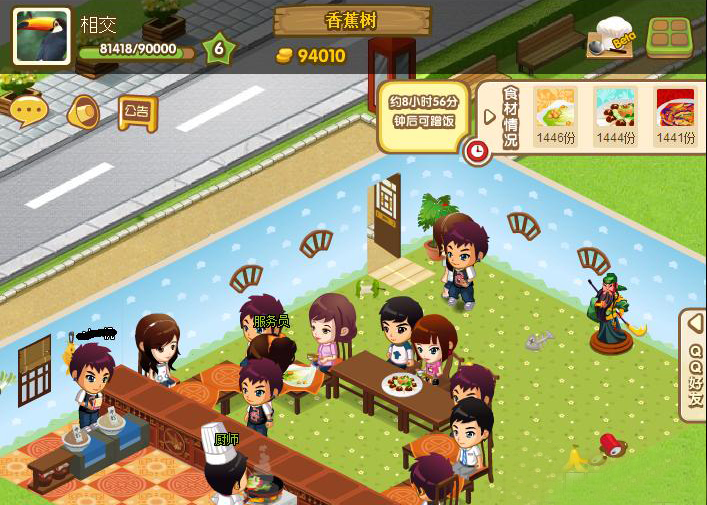This screenshot has width=707, height=505.
Task: Click the gold coins icon
Action: (x=284, y=56)
